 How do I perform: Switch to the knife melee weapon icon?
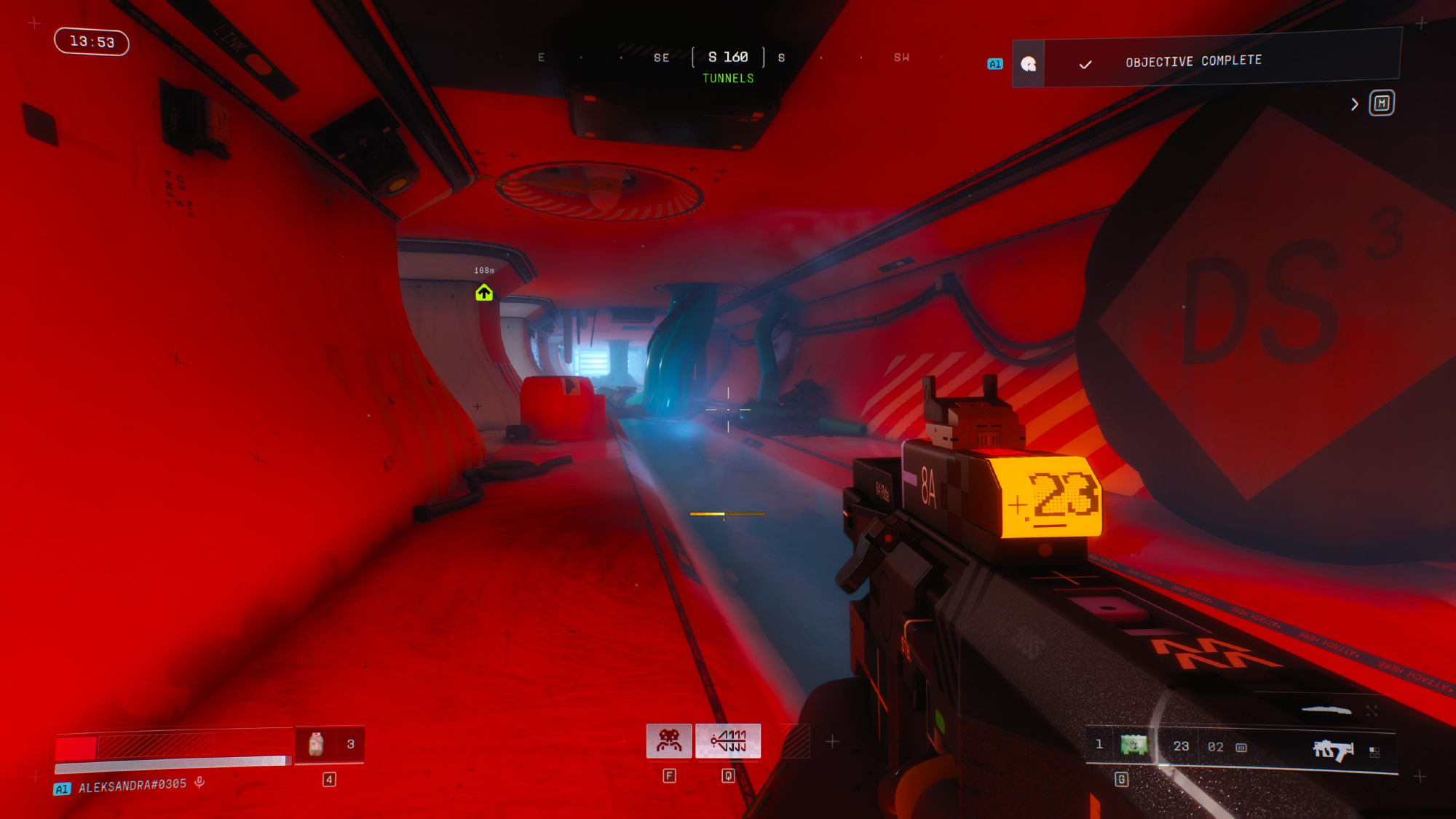point(1326,710)
